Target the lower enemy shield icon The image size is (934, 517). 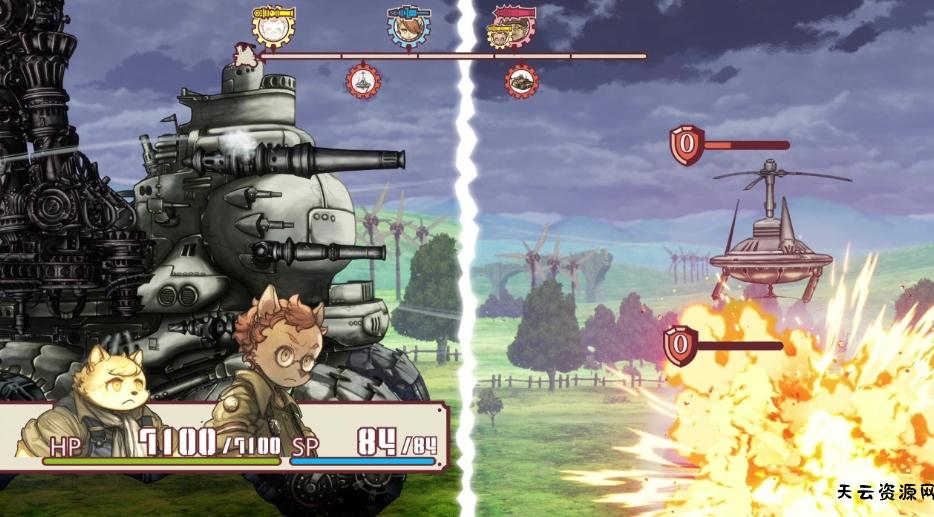(680, 345)
